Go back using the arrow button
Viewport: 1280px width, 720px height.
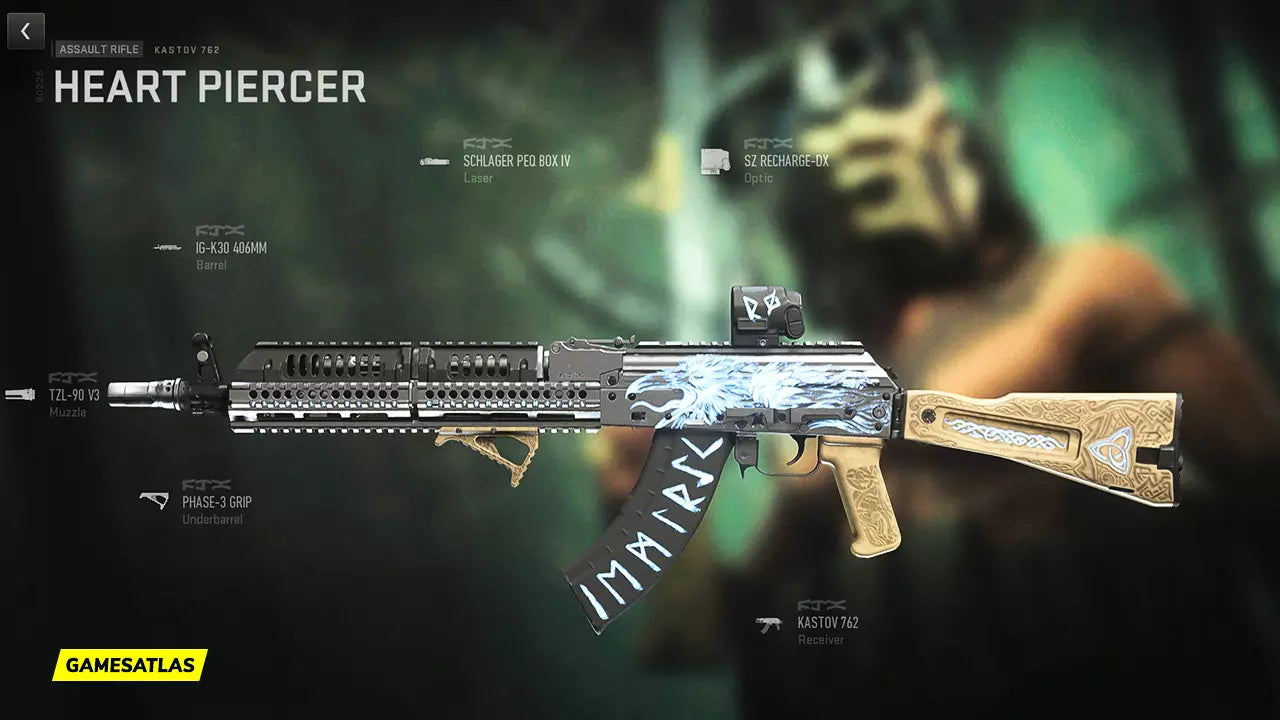click(x=26, y=31)
